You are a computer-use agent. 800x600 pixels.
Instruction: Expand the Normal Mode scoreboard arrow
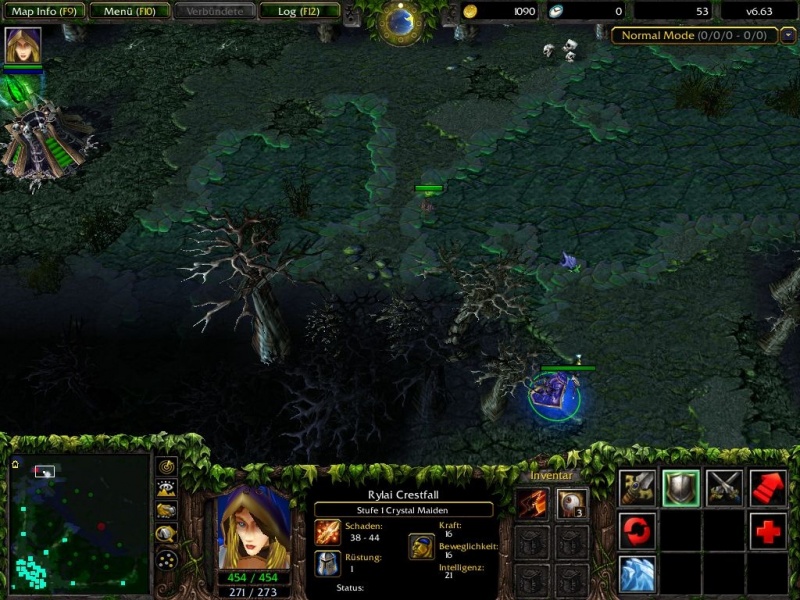tap(789, 35)
